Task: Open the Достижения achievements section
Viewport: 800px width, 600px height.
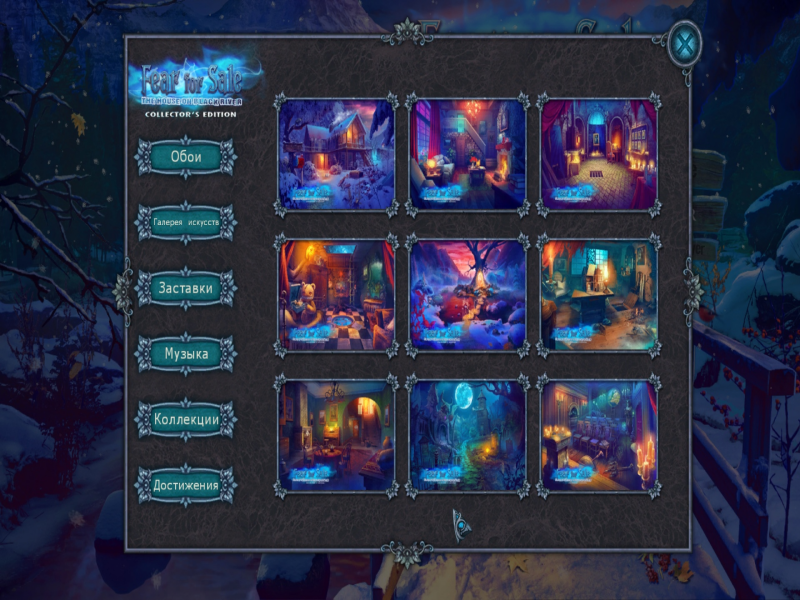Action: [x=186, y=486]
